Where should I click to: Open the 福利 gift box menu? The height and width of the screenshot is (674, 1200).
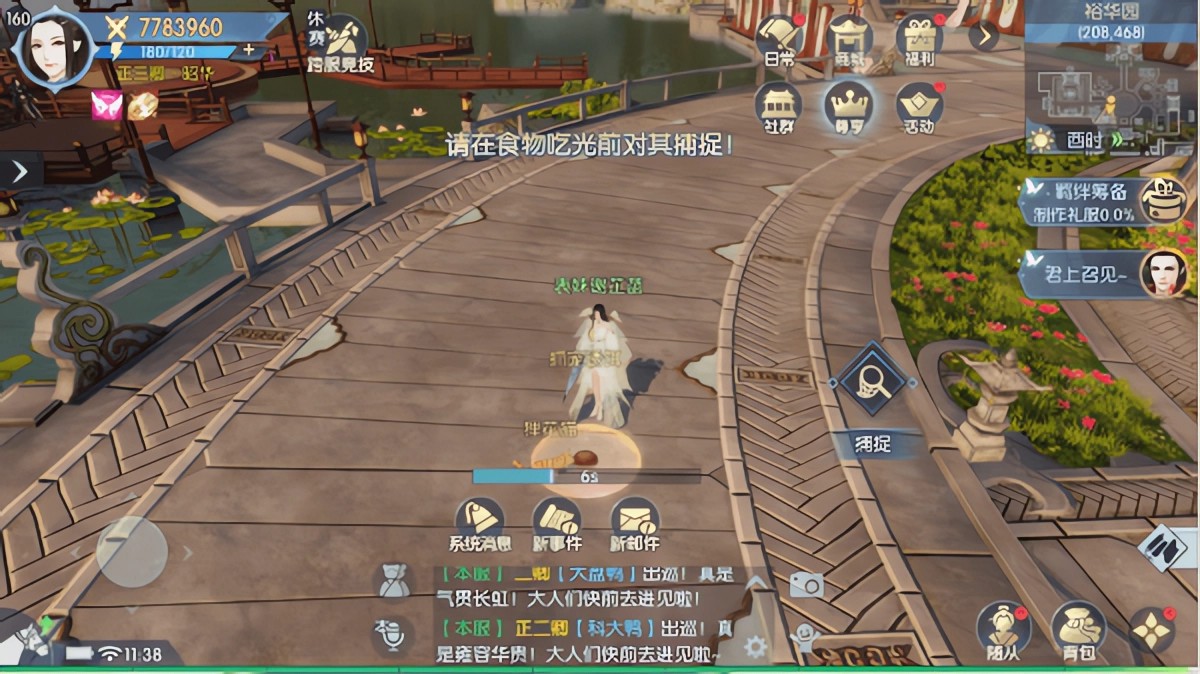click(x=919, y=40)
